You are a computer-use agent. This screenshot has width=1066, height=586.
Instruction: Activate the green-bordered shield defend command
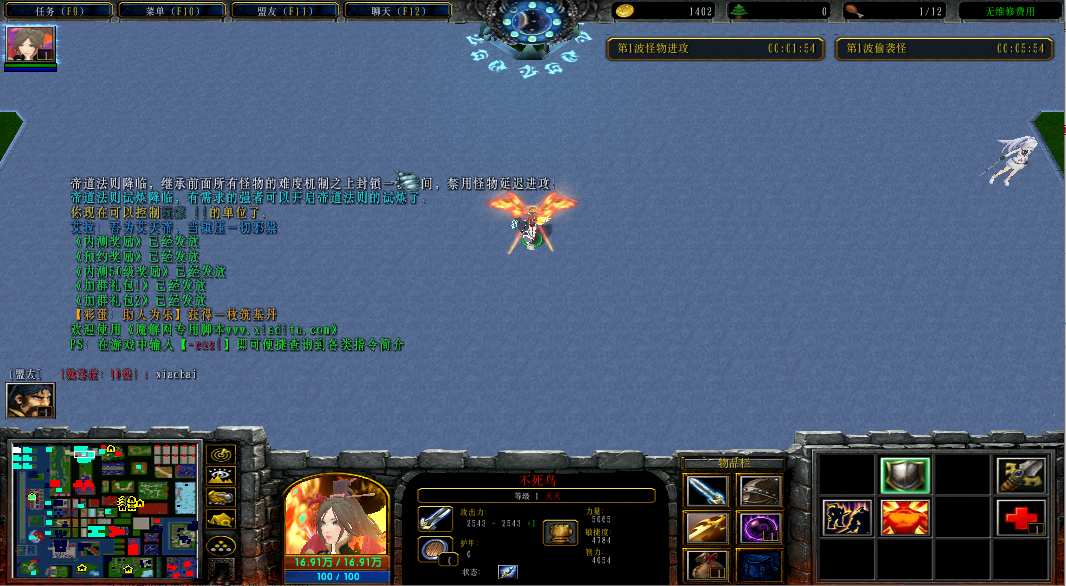[x=905, y=475]
